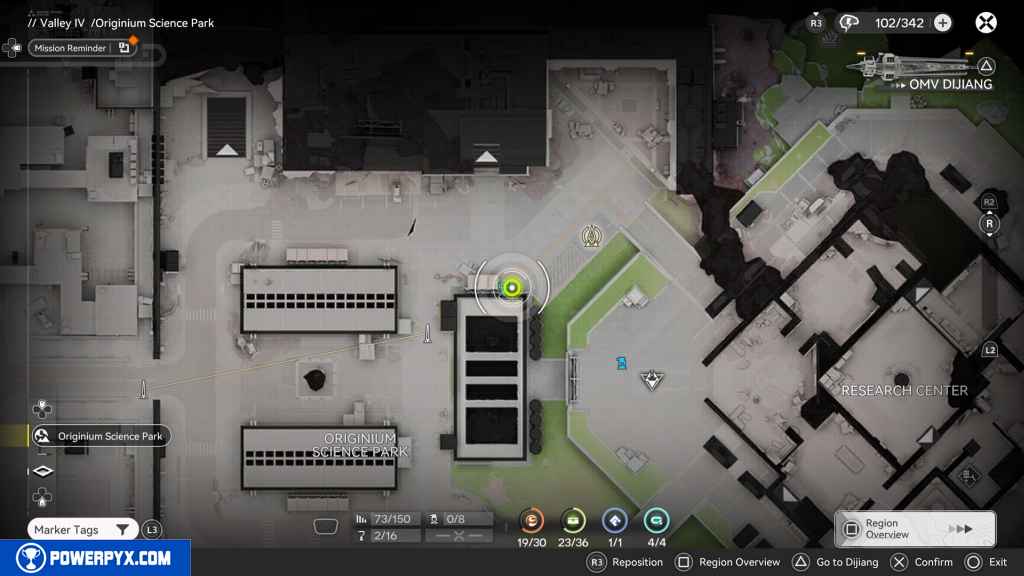1024x576 pixels.
Task: Click the green chest counter showing 23/36
Action: pos(573,520)
